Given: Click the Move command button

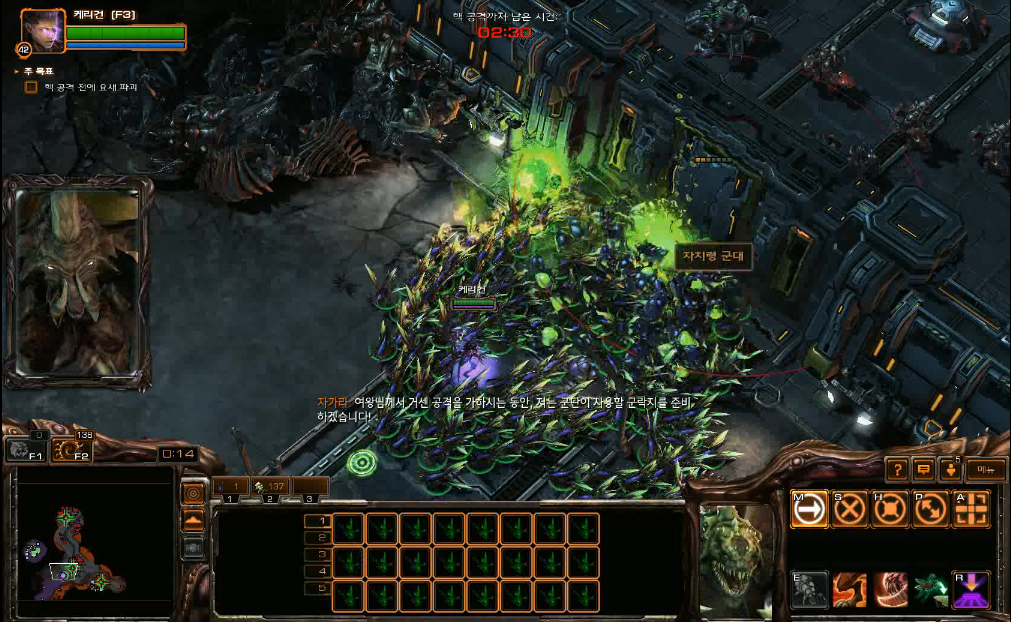Looking at the screenshot, I should pyautogui.click(x=809, y=509).
